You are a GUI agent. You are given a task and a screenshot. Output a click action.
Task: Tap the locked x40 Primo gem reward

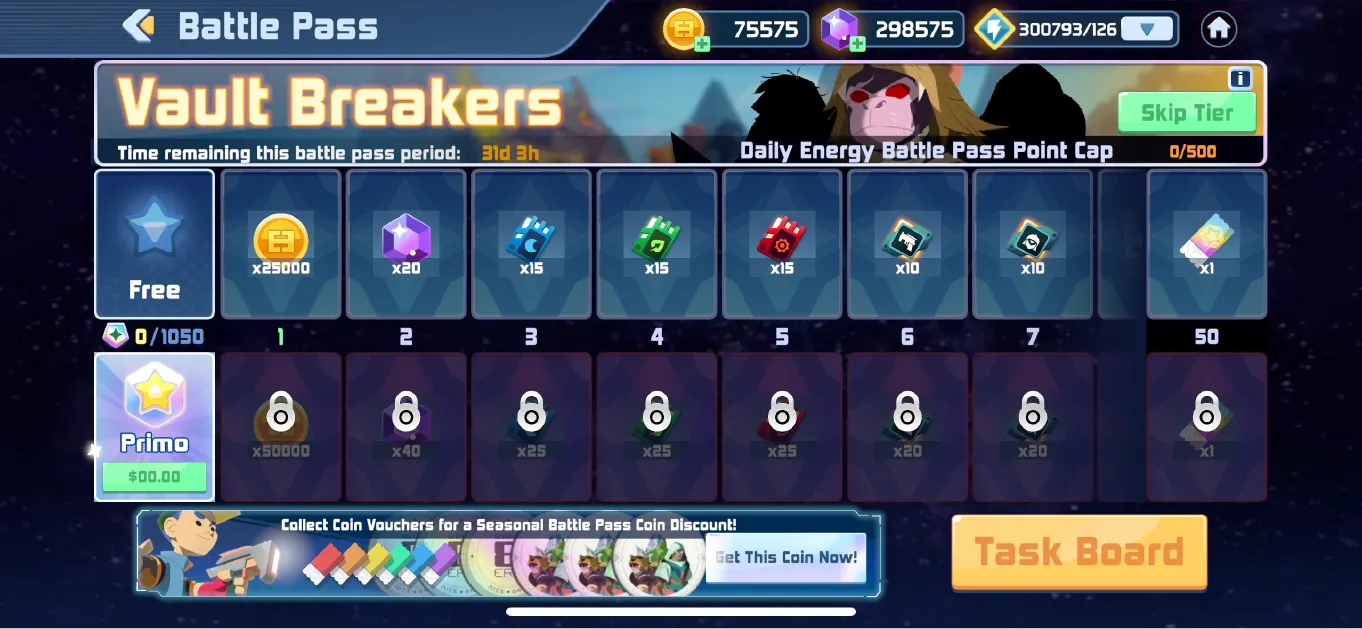[406, 426]
